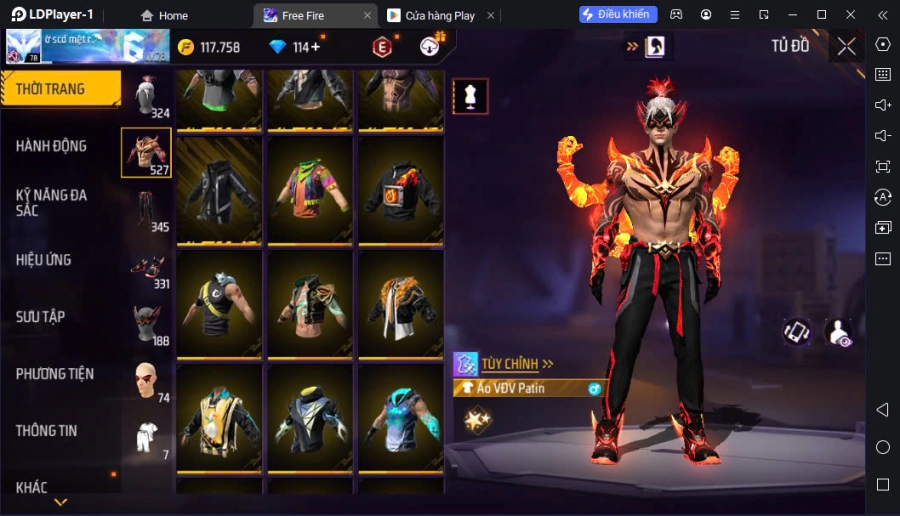Screen dimensions: 900x516
Task: Switch to KỸ NĂNG ĐA SẮC tab
Action: coord(52,203)
